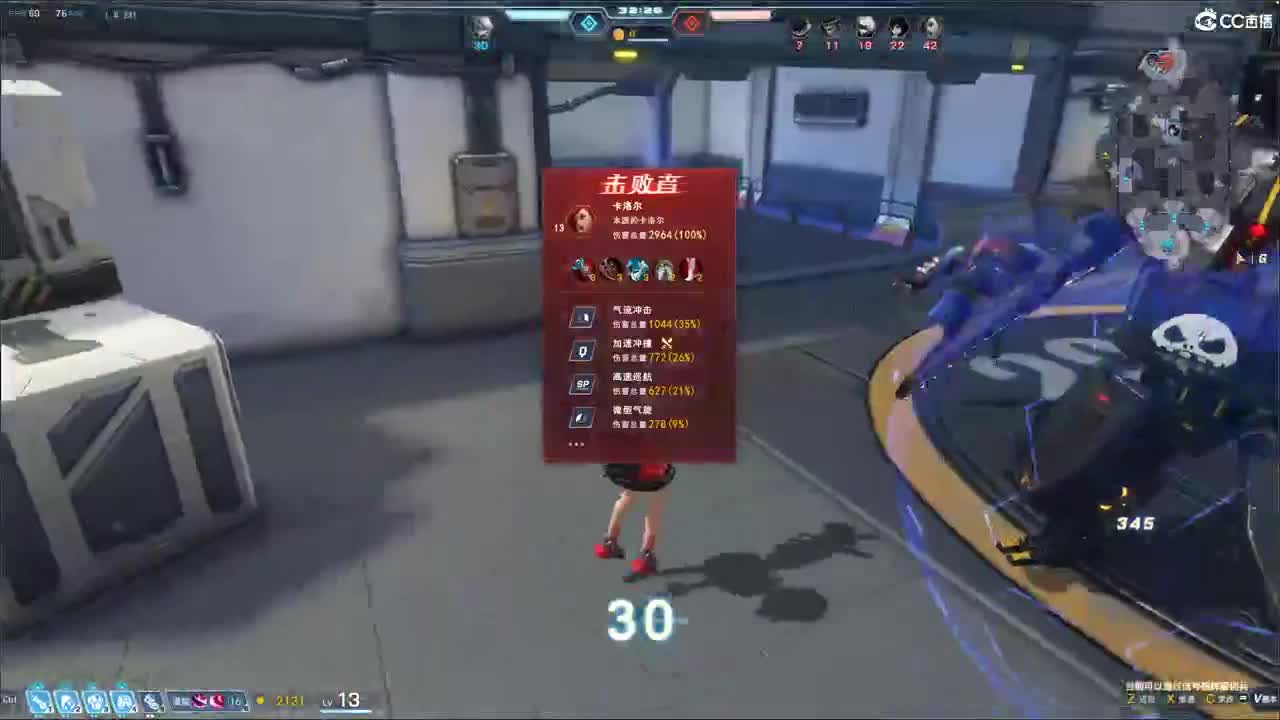Image resolution: width=1280 pixels, height=720 pixels.
Task: Select the 微型气旋 skill icon
Action: (582, 416)
